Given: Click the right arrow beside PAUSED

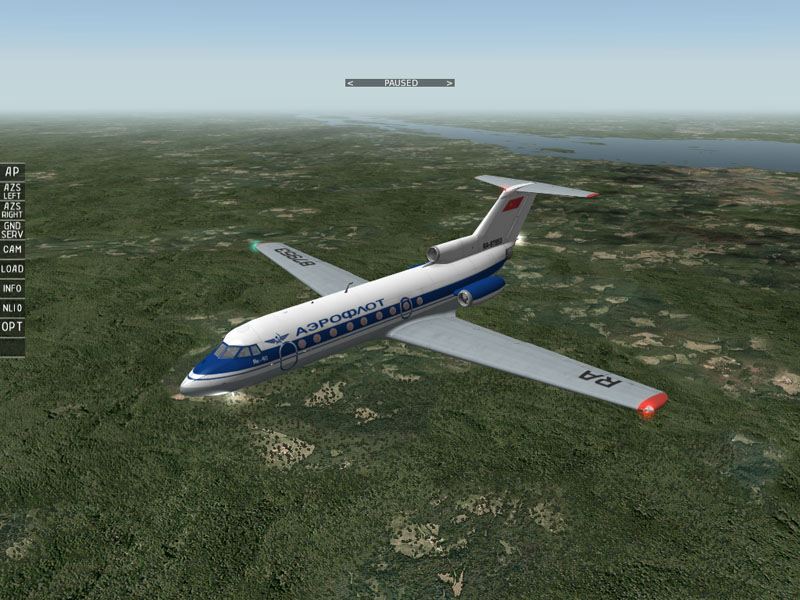Looking at the screenshot, I should coord(450,83).
